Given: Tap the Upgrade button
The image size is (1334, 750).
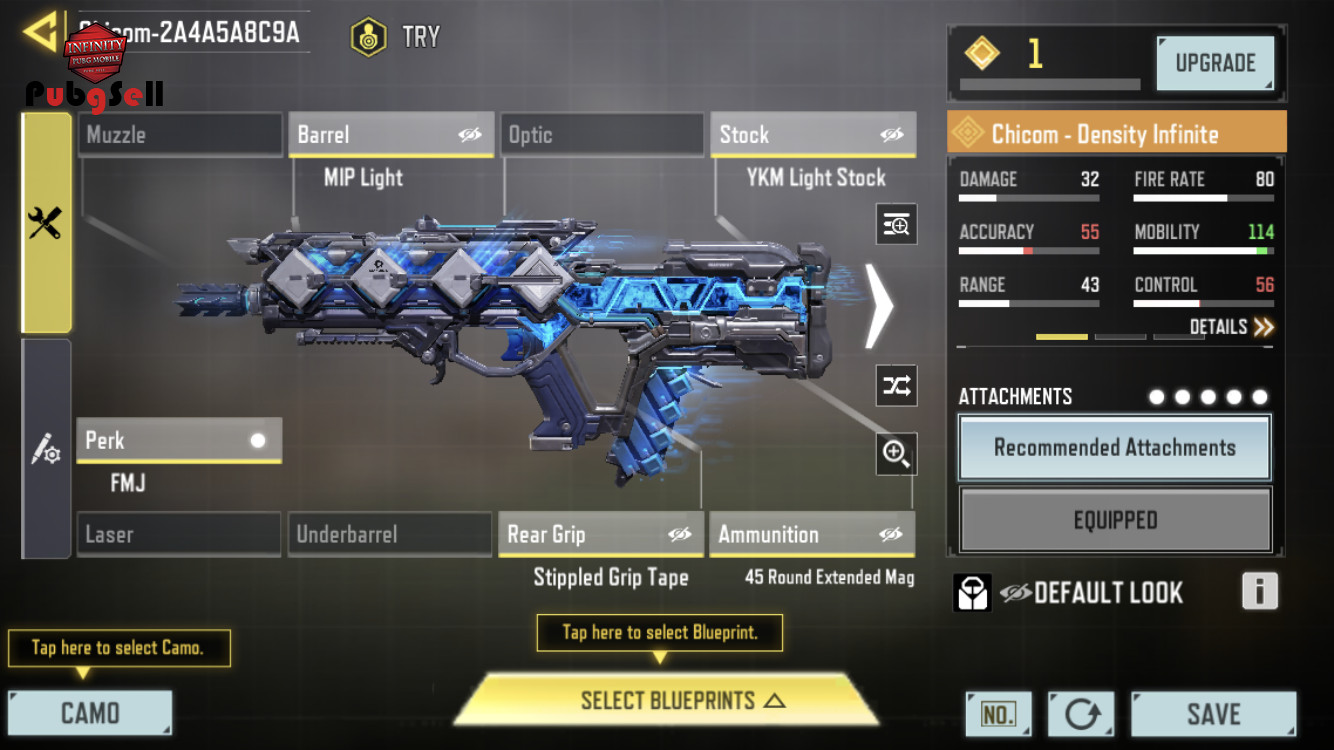Looking at the screenshot, I should tap(1215, 63).
